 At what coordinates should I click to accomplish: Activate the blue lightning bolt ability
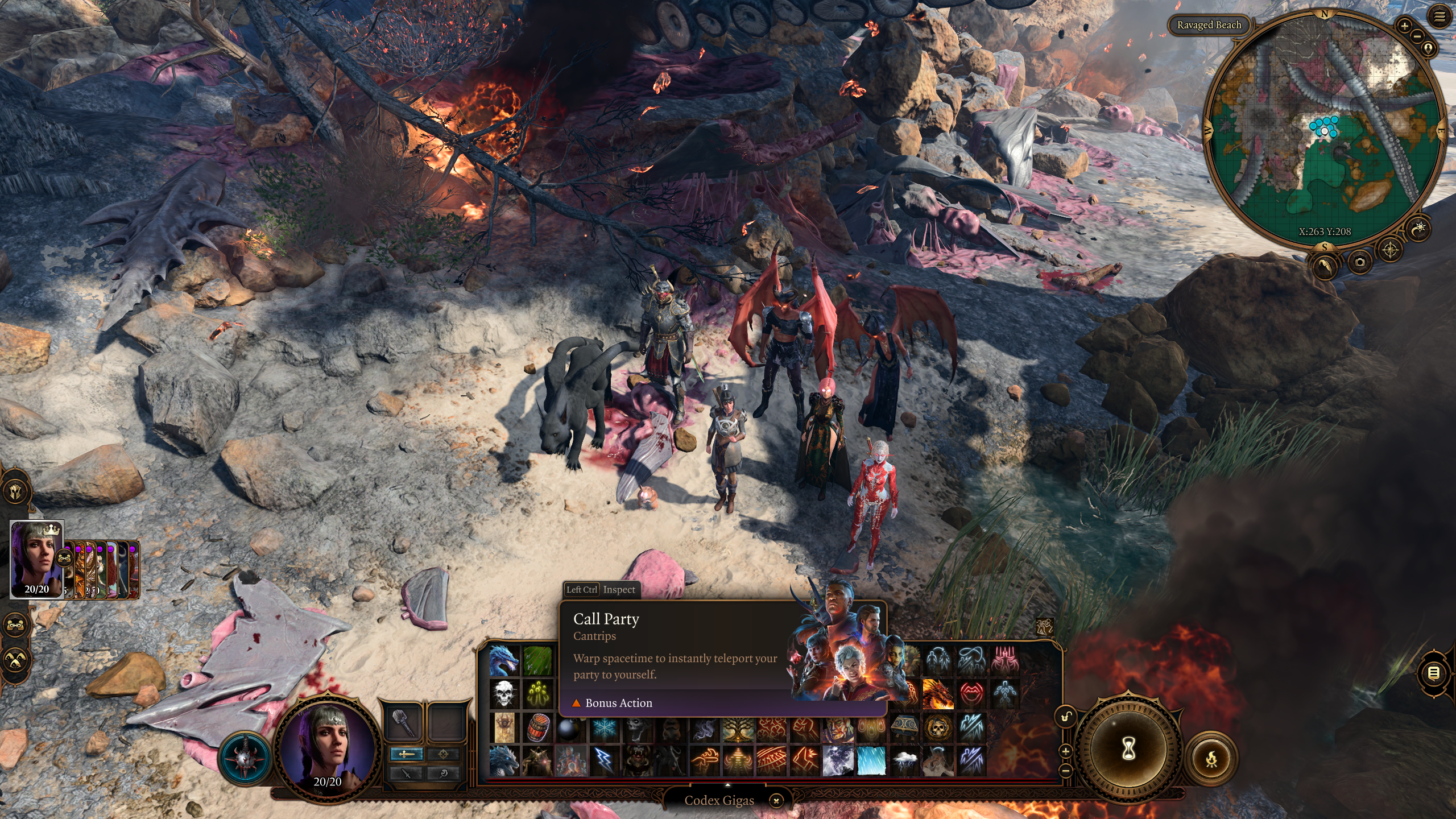pyautogui.click(x=604, y=761)
